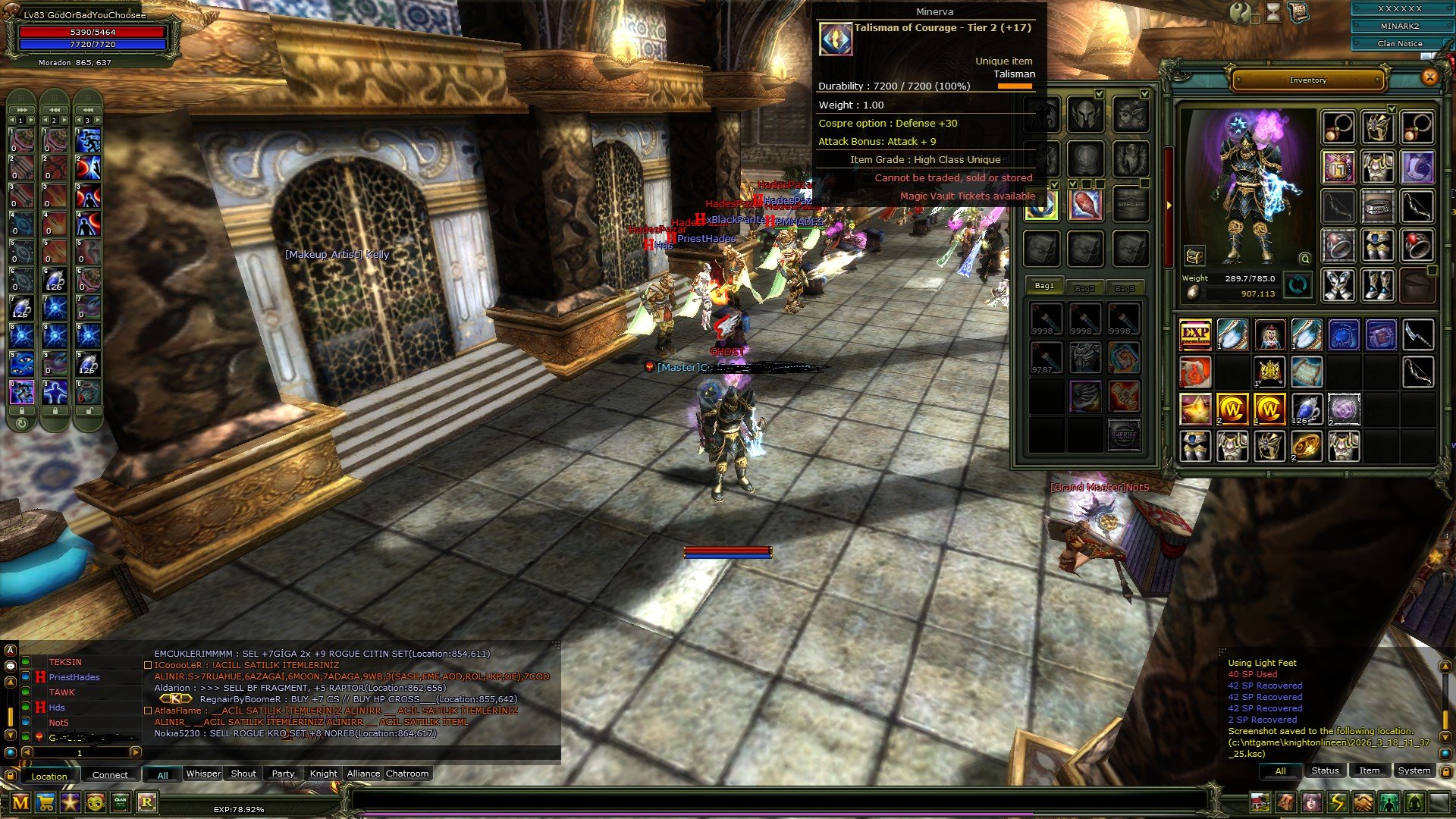Toggle the padlock beside the chat tabs

10,776
